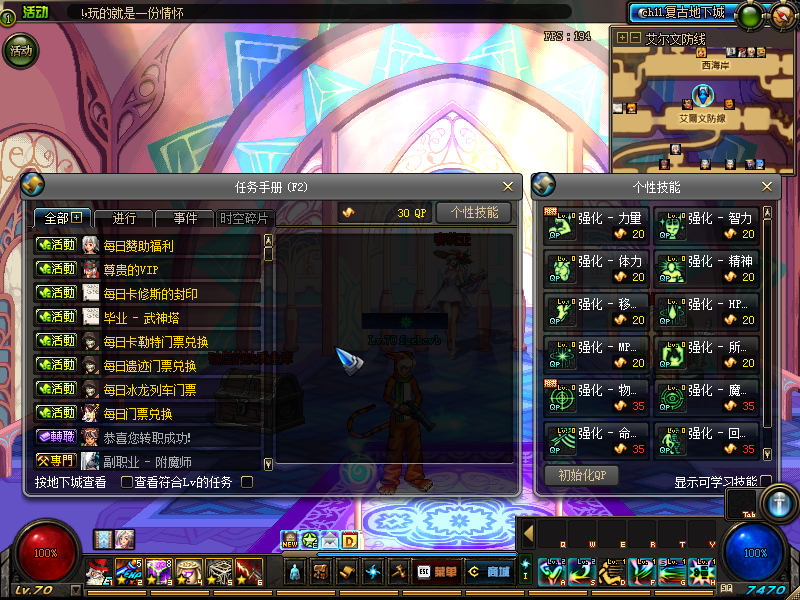Click the 个性技能 button in quest handbook

(x=474, y=212)
